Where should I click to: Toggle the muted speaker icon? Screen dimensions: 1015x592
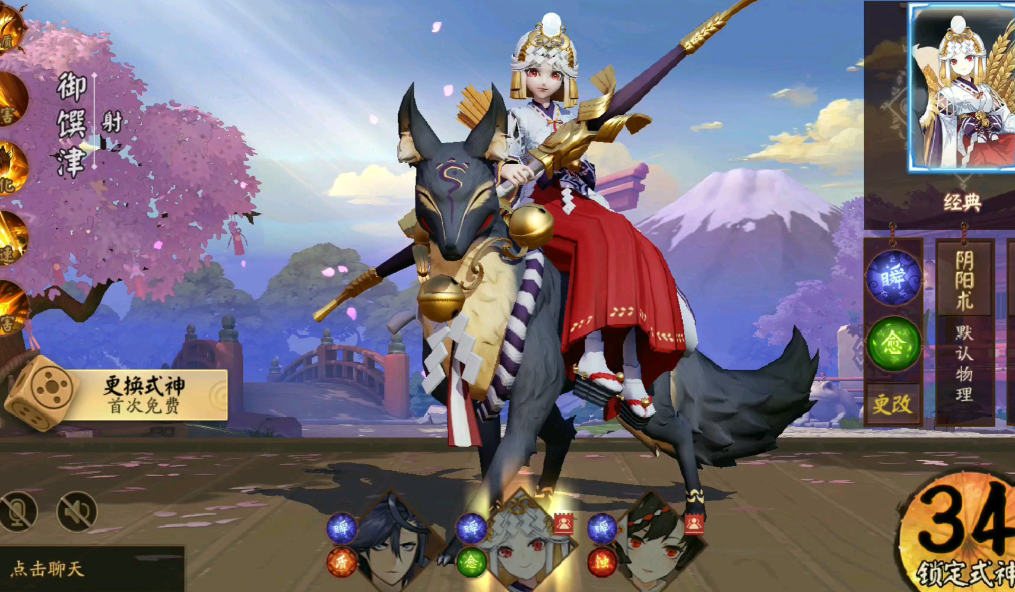pos(76,512)
